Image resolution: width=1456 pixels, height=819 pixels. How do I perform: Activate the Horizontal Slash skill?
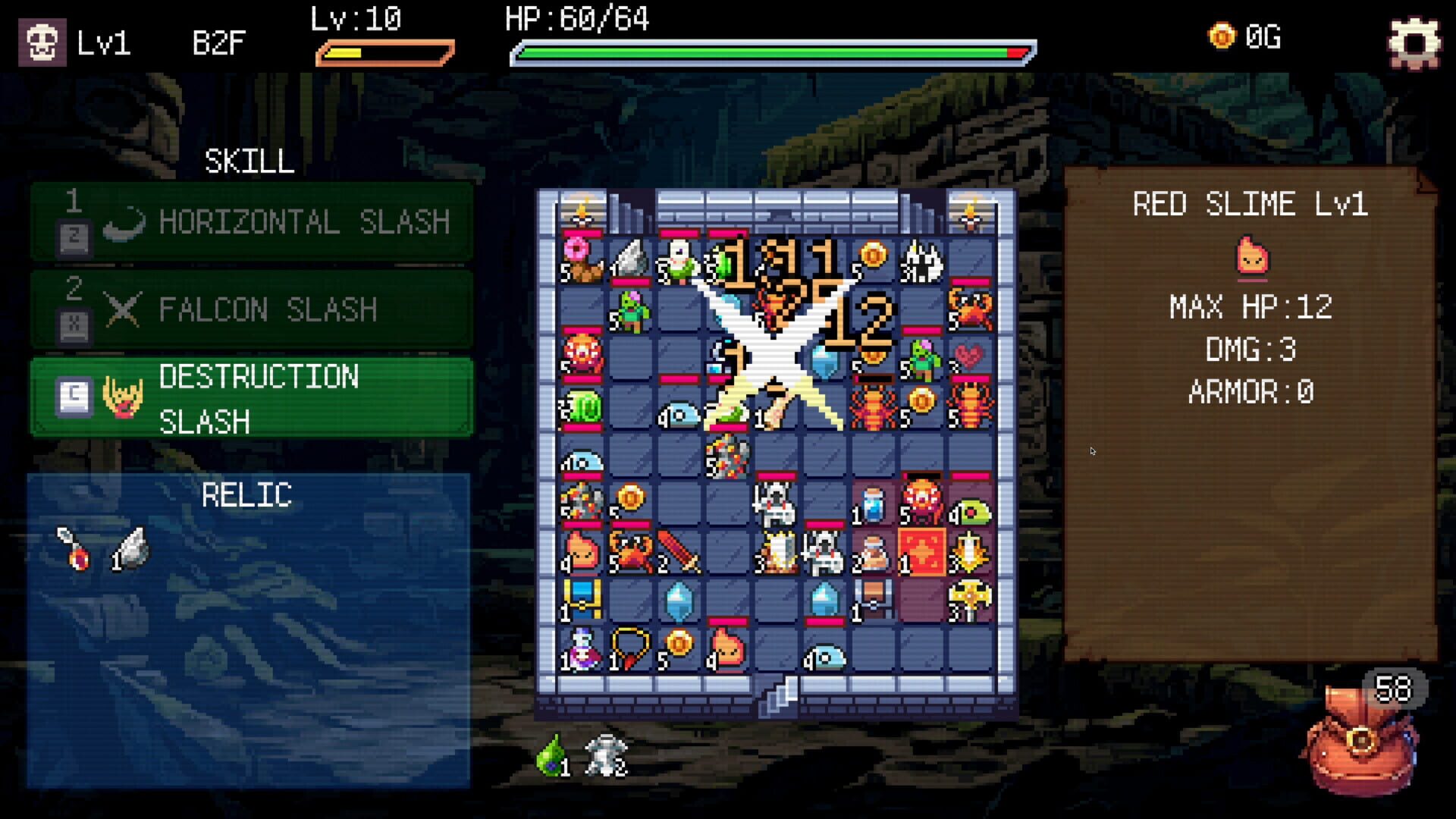[250, 221]
